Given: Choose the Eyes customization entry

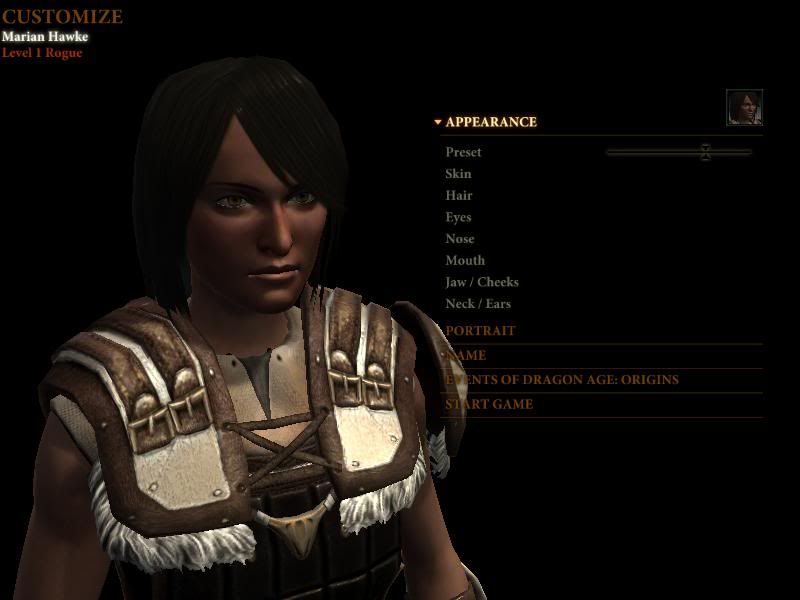Looking at the screenshot, I should click(x=458, y=217).
